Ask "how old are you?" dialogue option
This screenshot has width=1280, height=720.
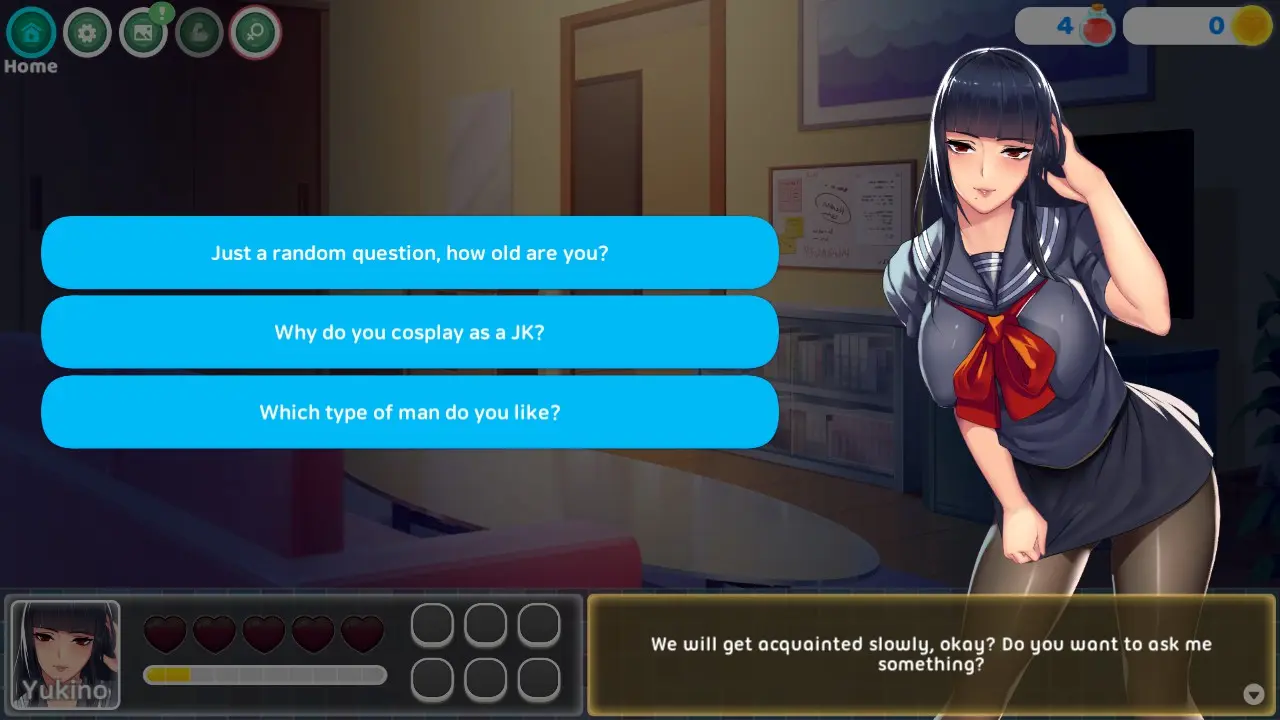[x=409, y=253]
